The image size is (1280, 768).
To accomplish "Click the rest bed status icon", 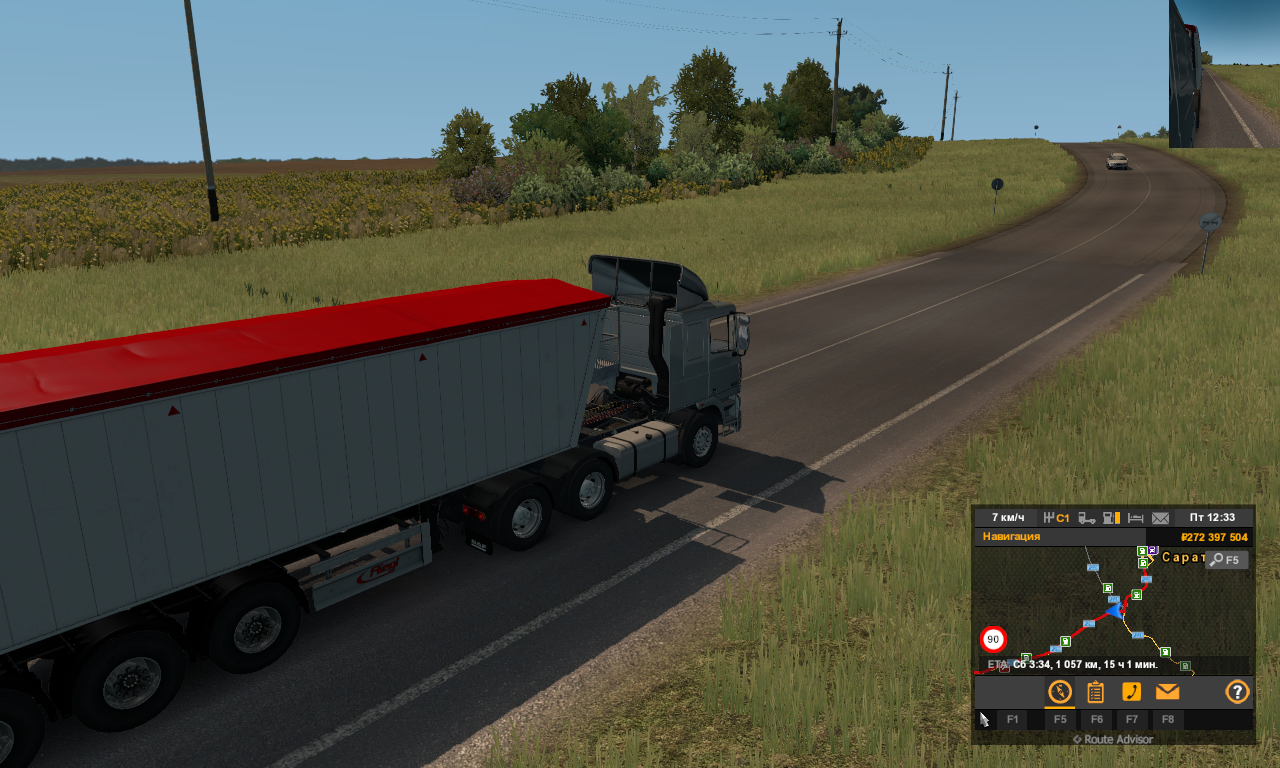I will tap(1136, 518).
